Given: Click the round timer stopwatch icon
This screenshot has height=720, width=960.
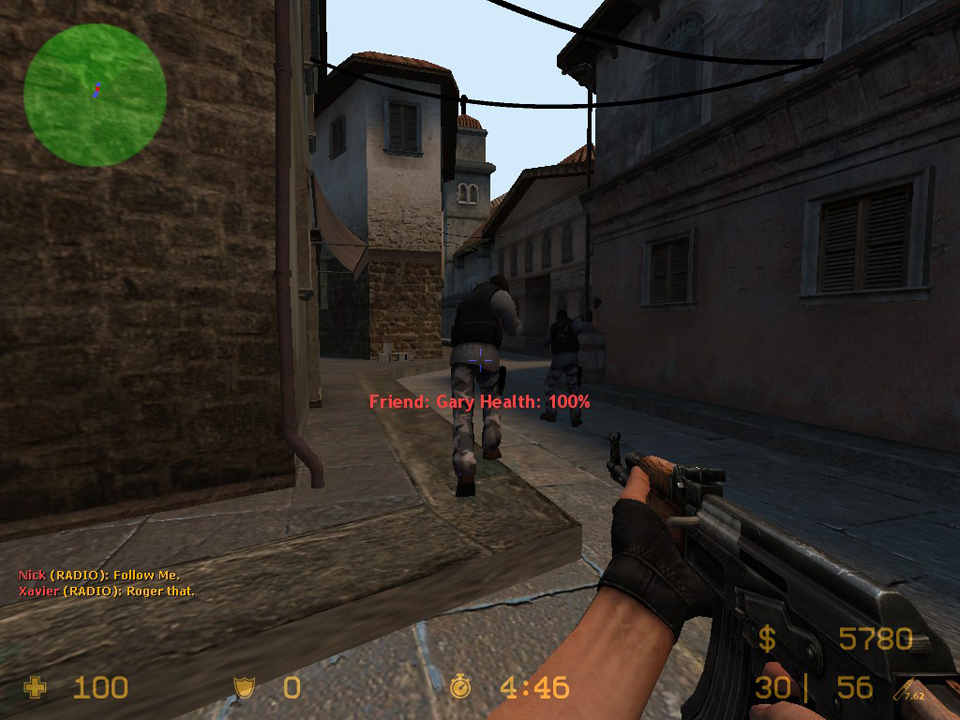Looking at the screenshot, I should tap(461, 687).
